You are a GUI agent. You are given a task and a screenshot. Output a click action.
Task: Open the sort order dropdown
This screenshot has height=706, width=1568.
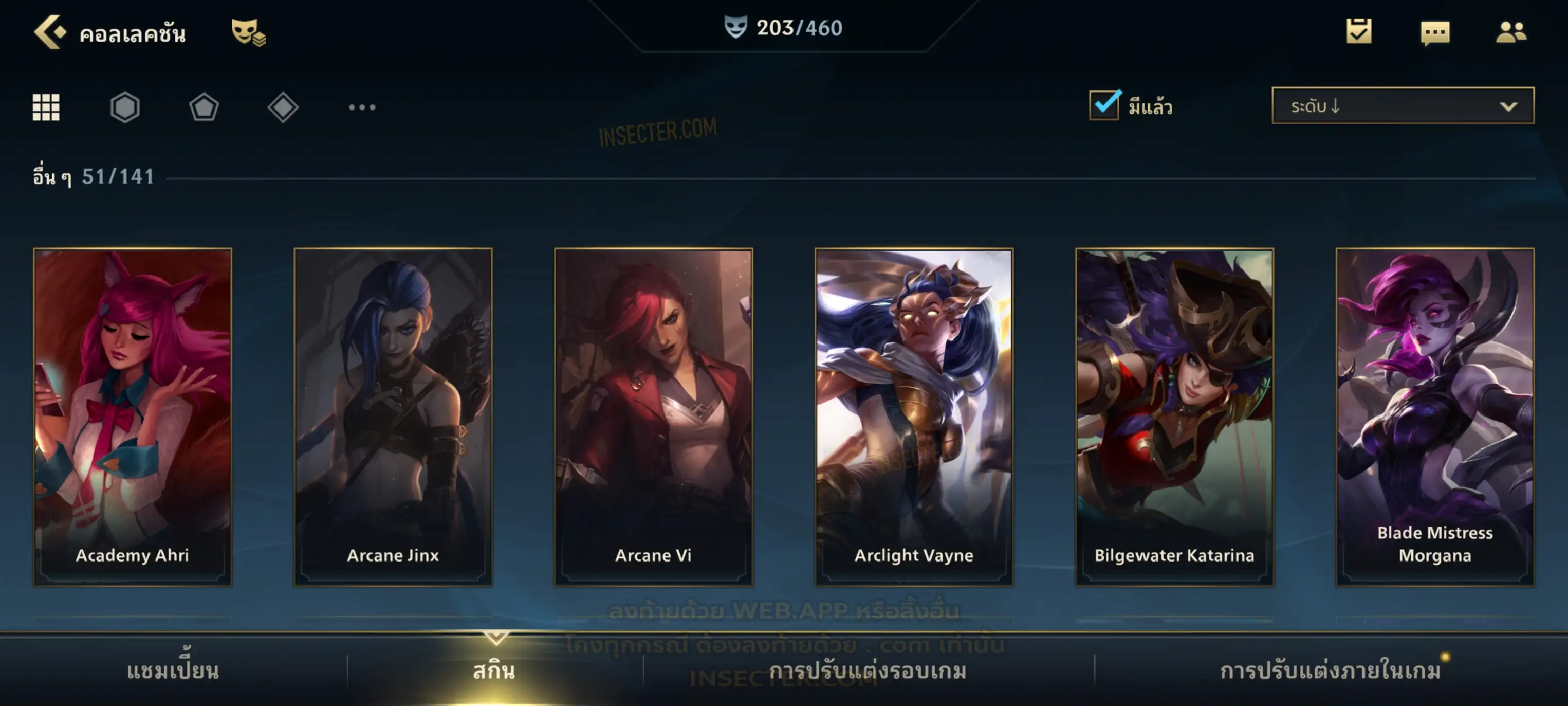pos(1403,106)
